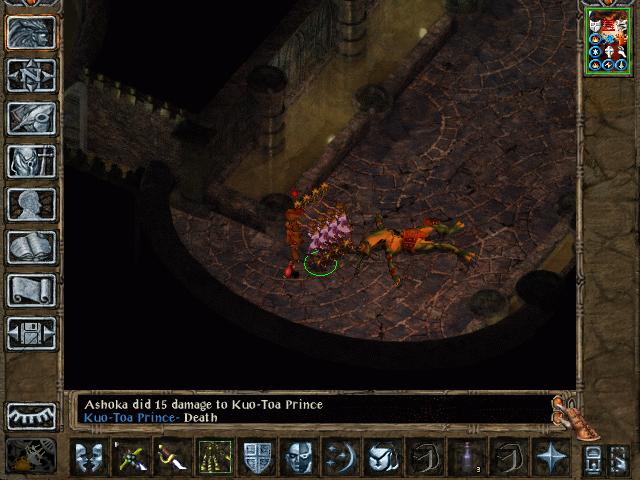Show the character record sheet
Screen dimensions: 640x480
point(31,204)
